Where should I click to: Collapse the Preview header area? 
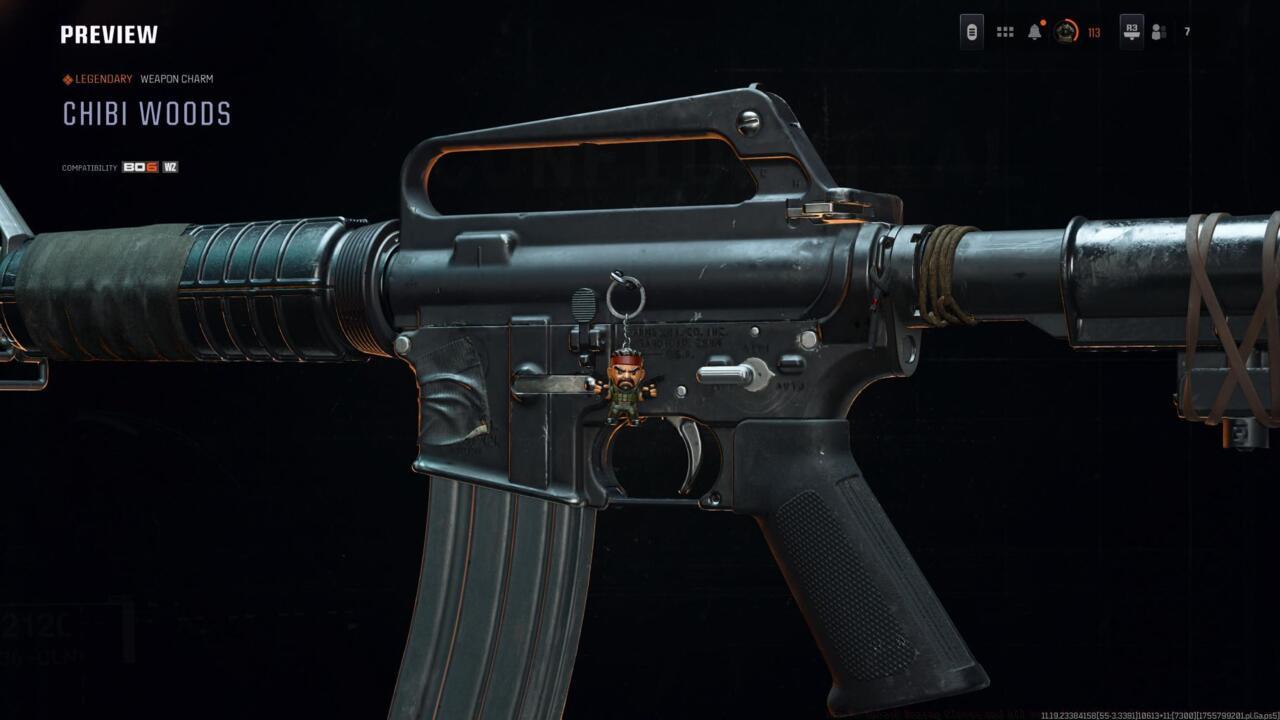coord(108,33)
